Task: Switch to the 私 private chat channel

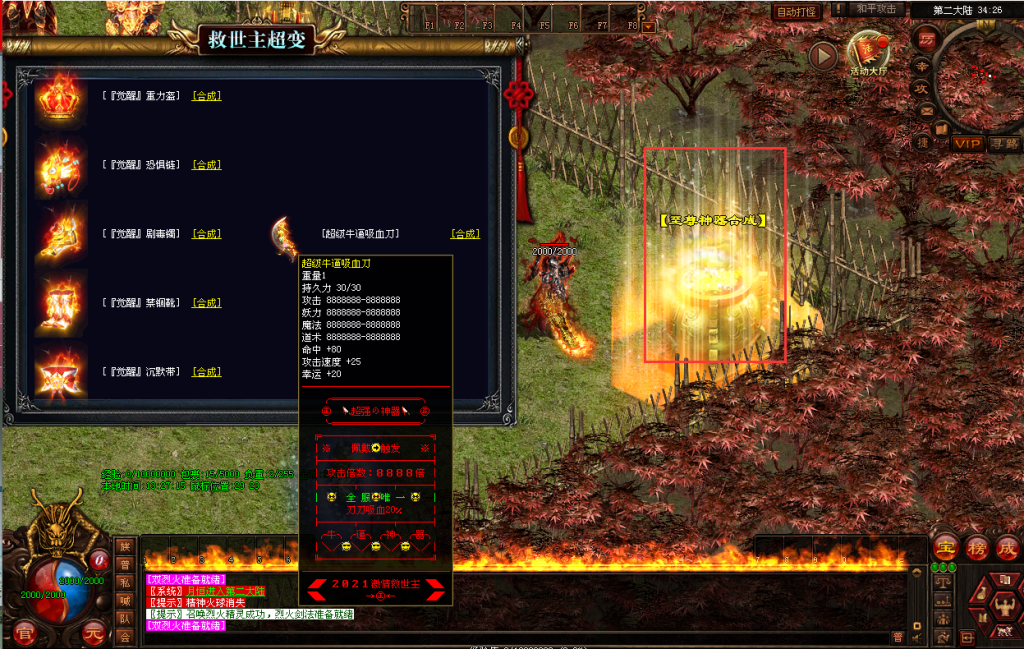Action: click(x=125, y=582)
